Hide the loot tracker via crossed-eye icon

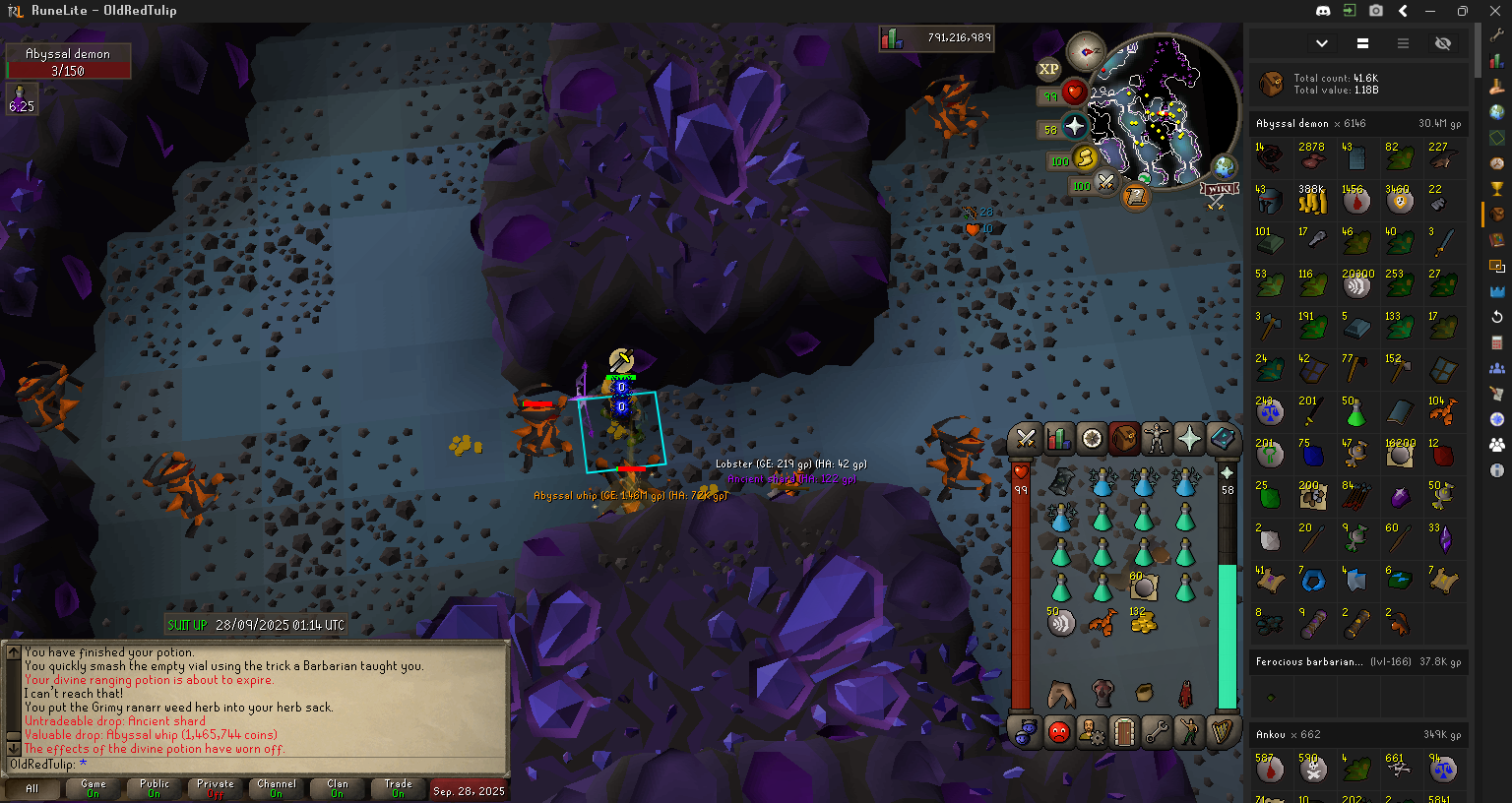[x=1443, y=43]
